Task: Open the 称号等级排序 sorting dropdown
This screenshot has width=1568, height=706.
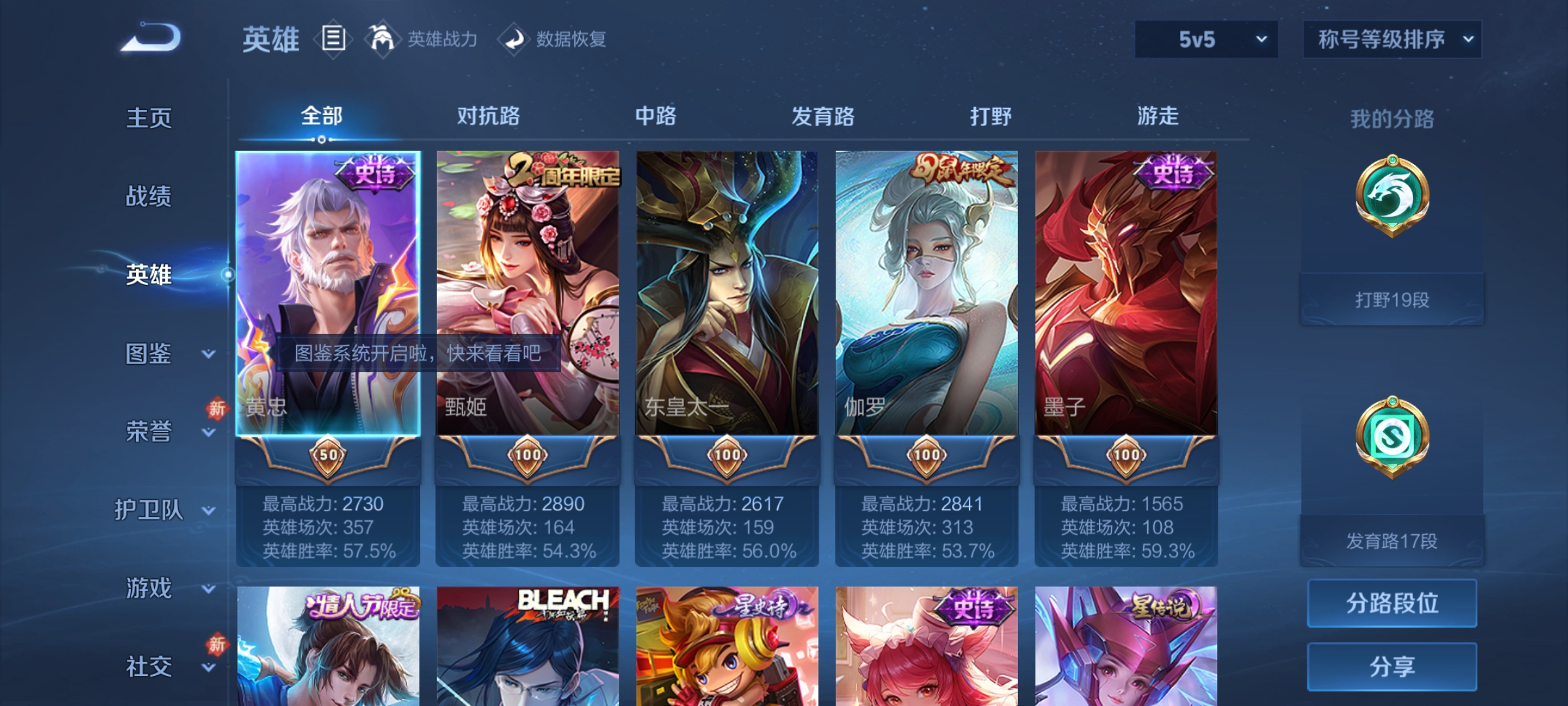Action: click(x=1392, y=39)
